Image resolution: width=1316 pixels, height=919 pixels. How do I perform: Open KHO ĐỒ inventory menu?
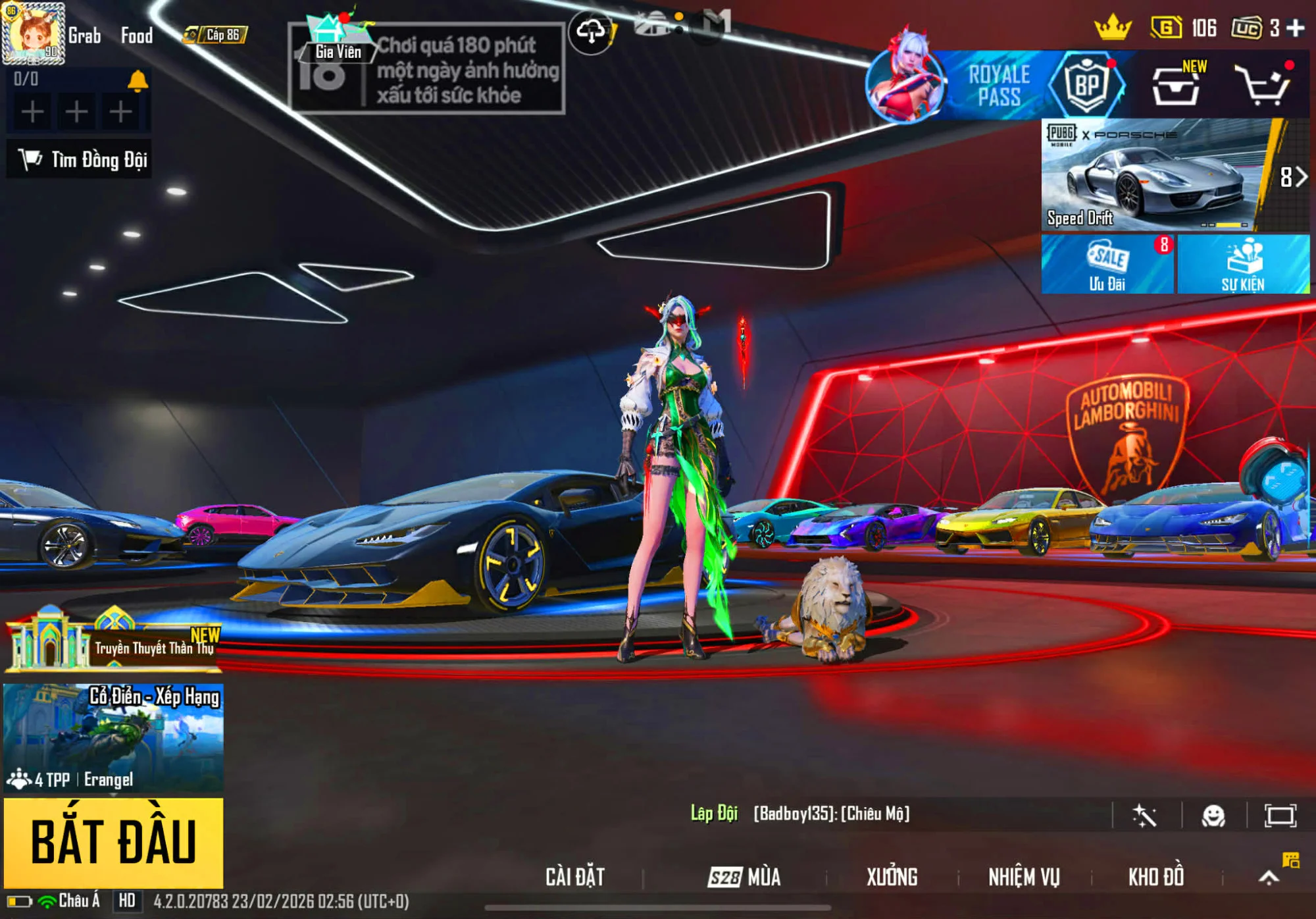pos(1156,877)
